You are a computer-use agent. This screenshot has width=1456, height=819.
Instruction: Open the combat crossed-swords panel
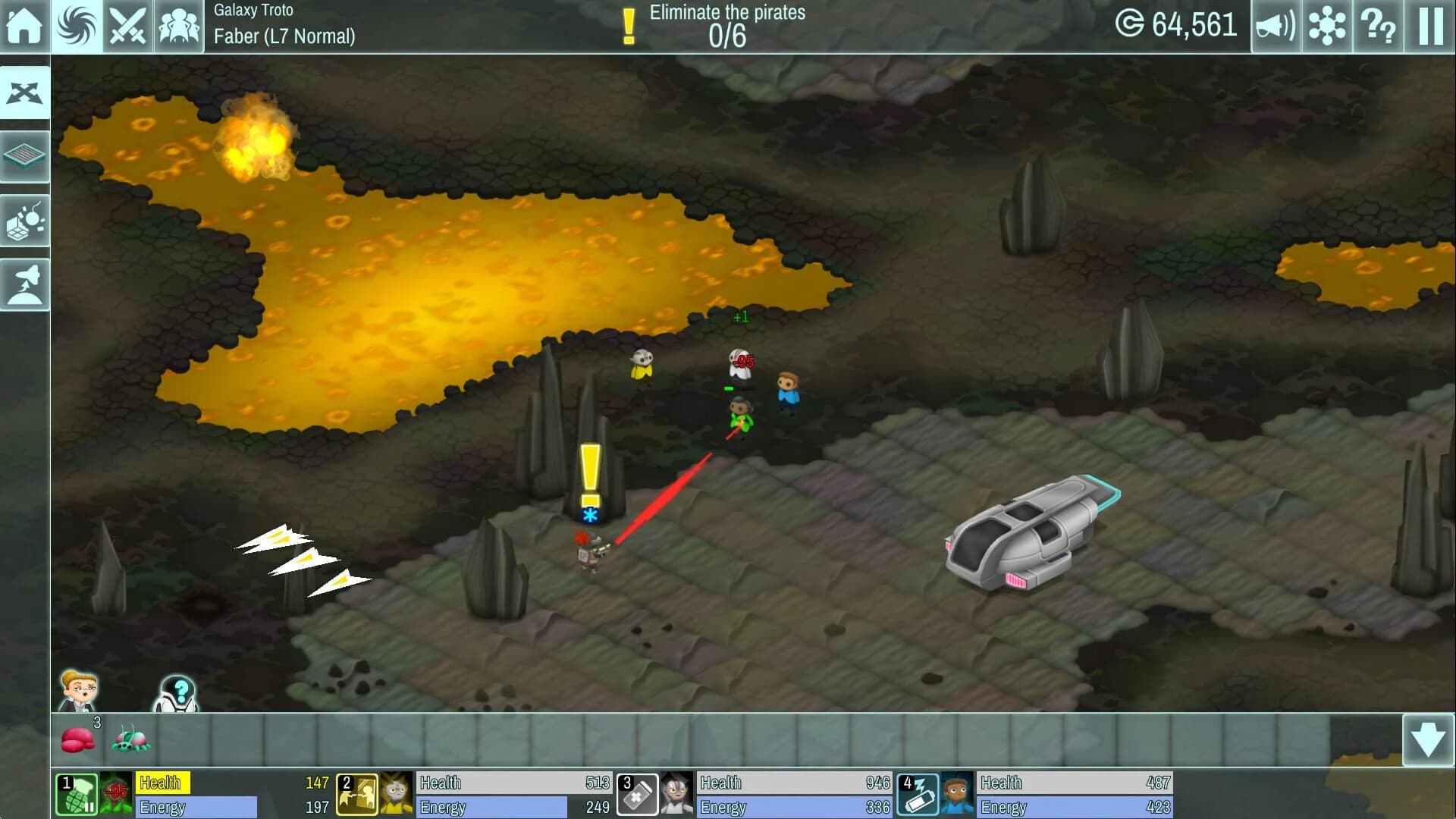pos(128,25)
